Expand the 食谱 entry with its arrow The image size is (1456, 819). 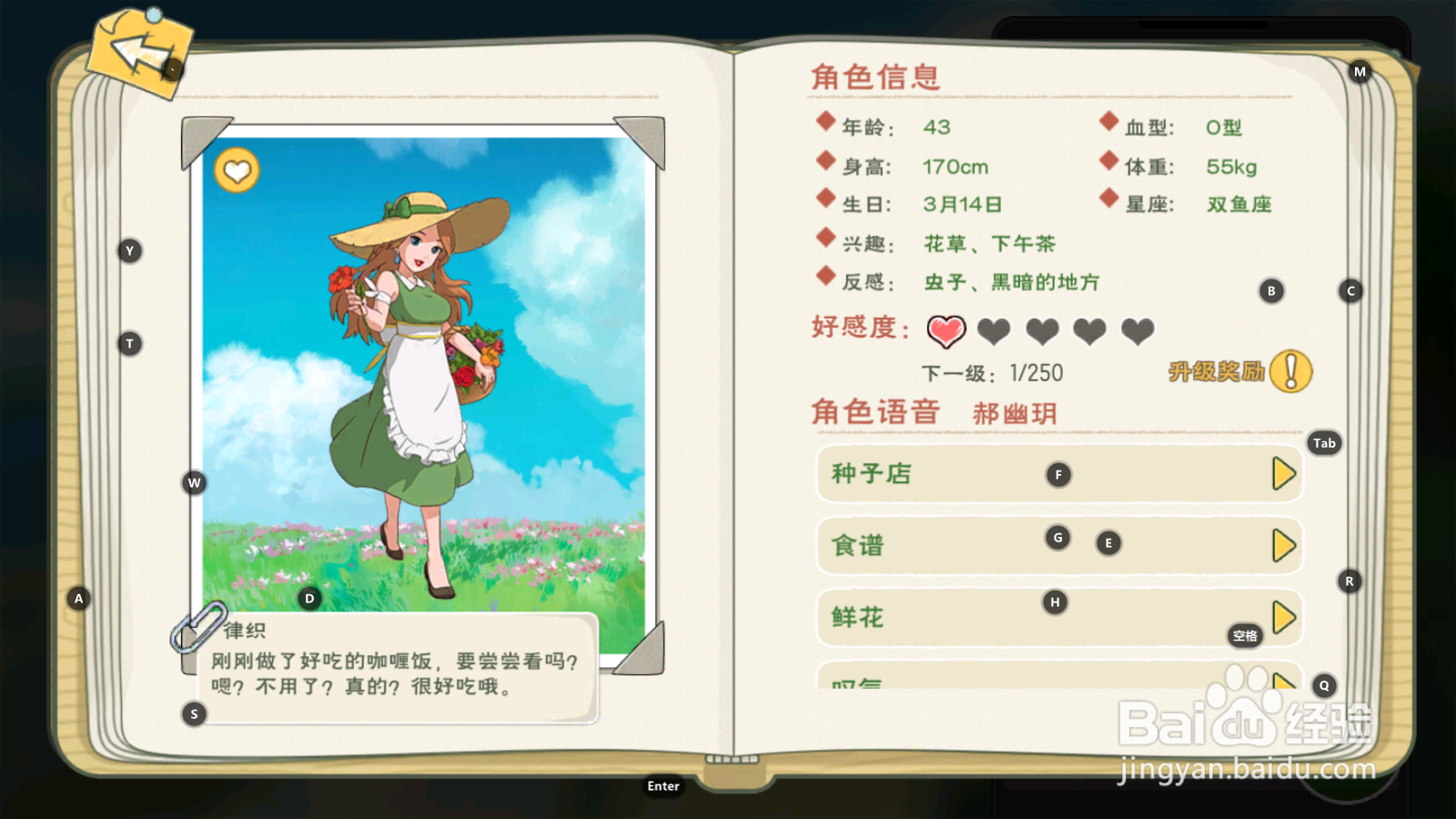coord(1283,546)
